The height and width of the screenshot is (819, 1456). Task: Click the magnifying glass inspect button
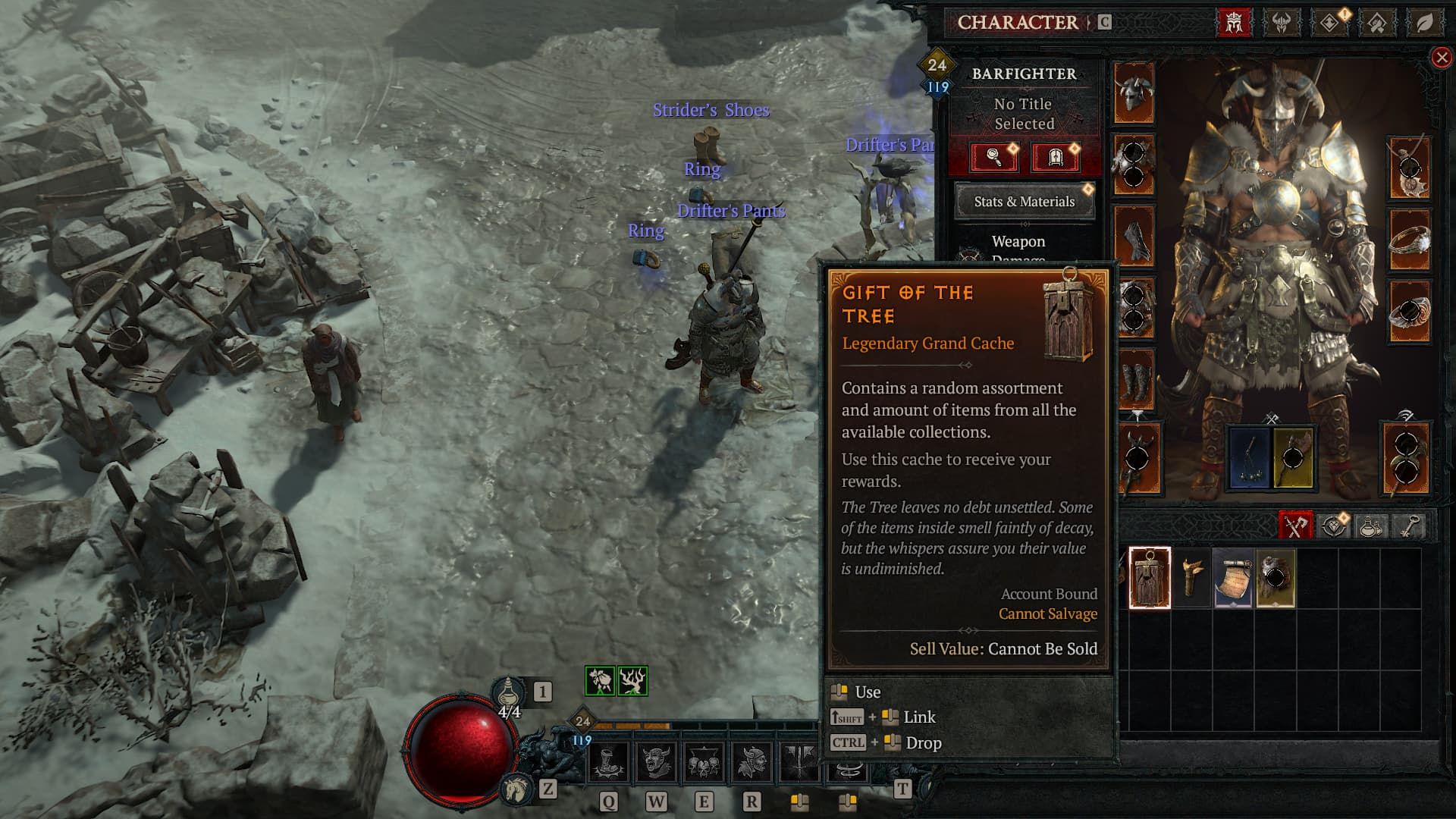pyautogui.click(x=993, y=158)
